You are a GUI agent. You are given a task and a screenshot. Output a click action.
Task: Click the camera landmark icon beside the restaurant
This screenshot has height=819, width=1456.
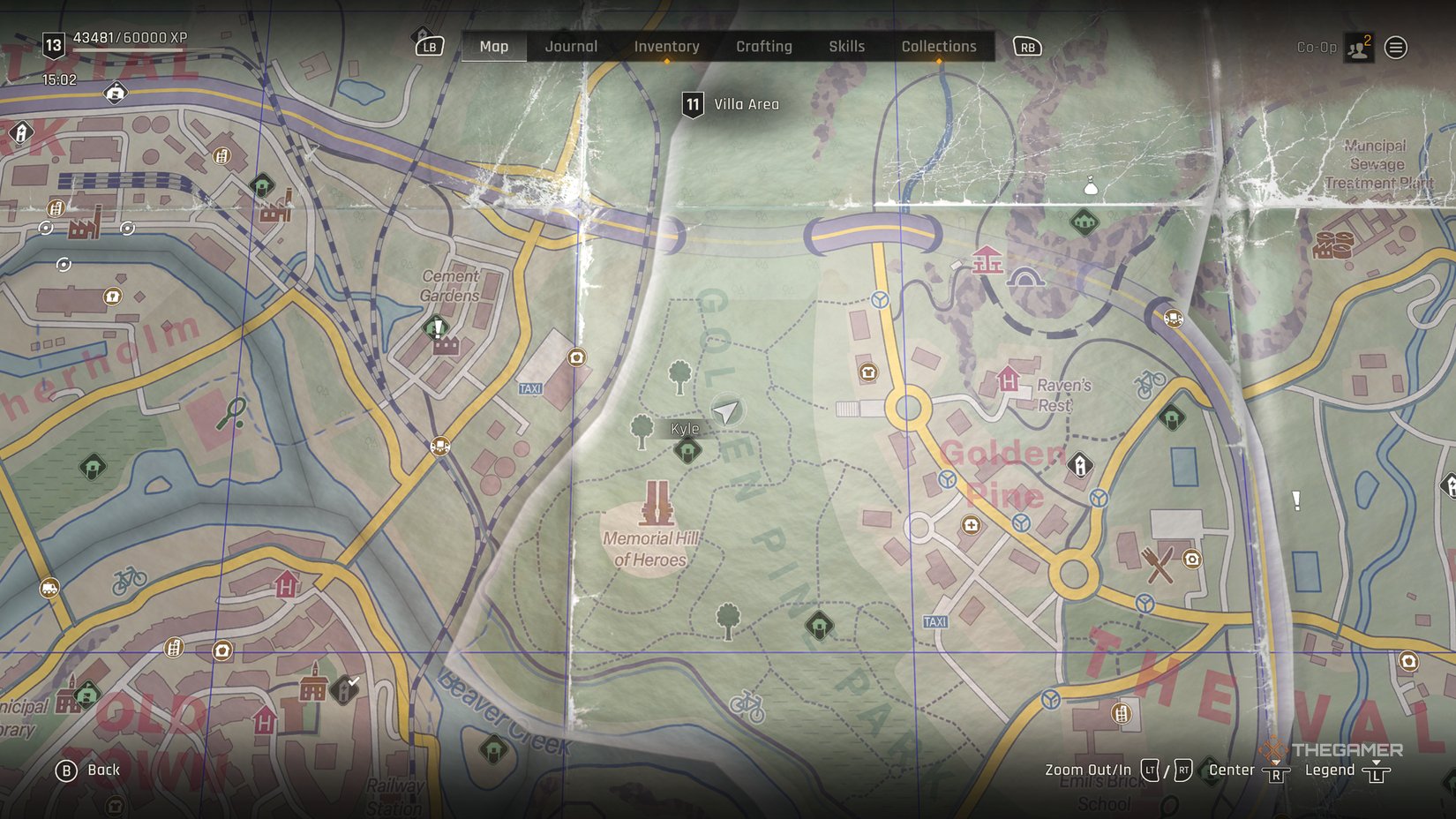coord(1193,559)
